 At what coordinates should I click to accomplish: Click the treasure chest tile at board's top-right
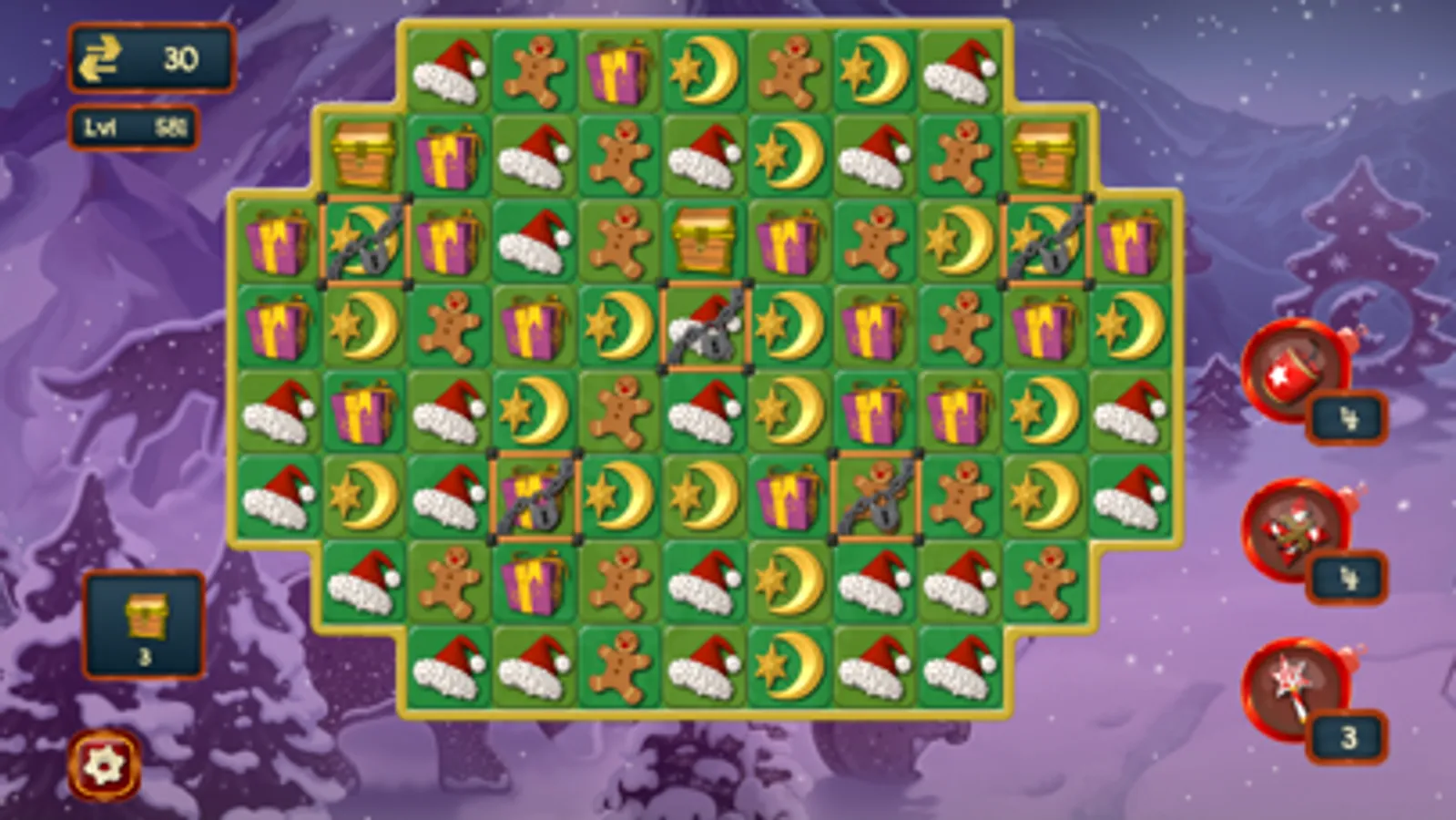point(1044,157)
